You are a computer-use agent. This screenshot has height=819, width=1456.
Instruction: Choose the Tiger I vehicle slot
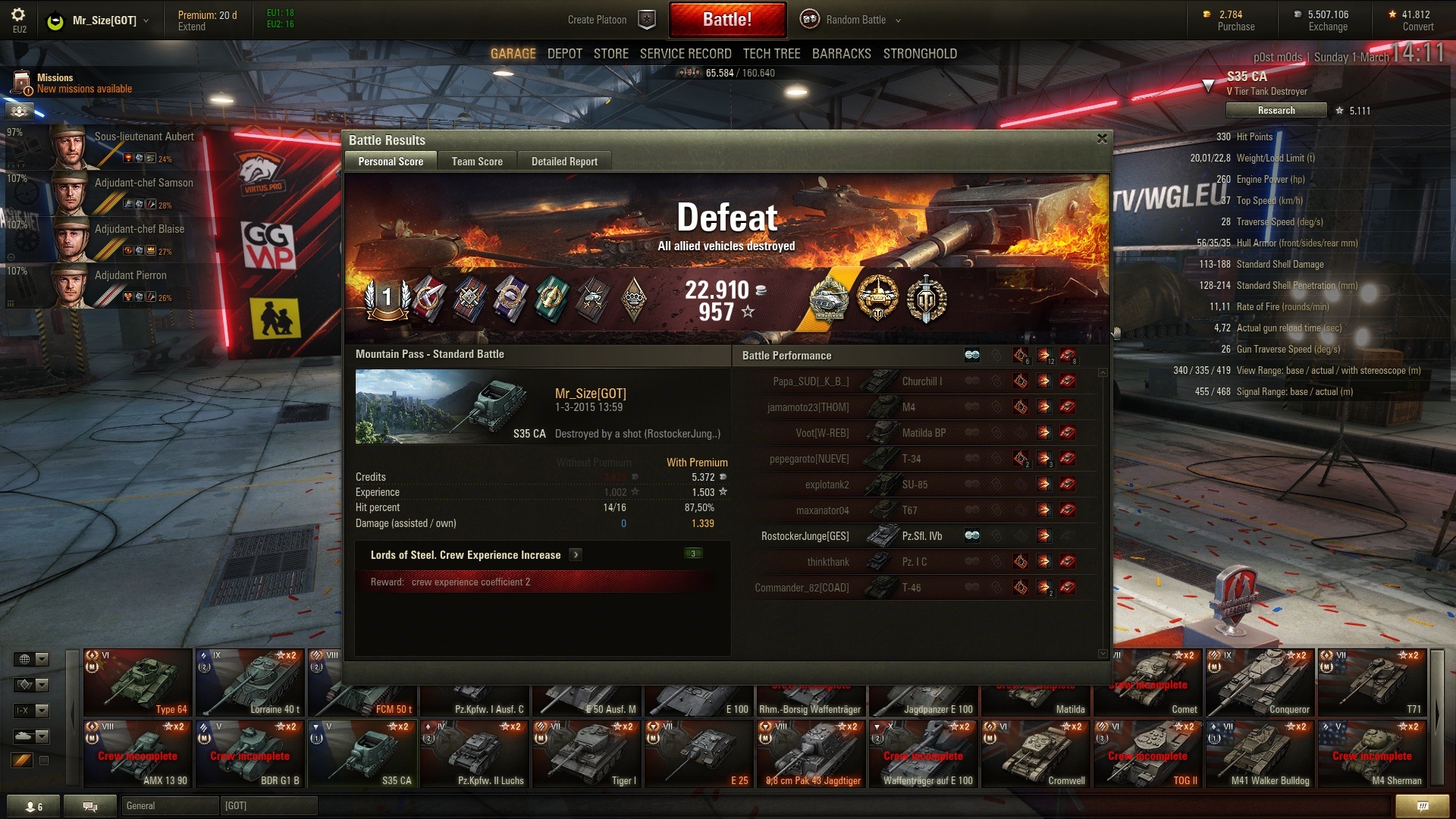586,754
